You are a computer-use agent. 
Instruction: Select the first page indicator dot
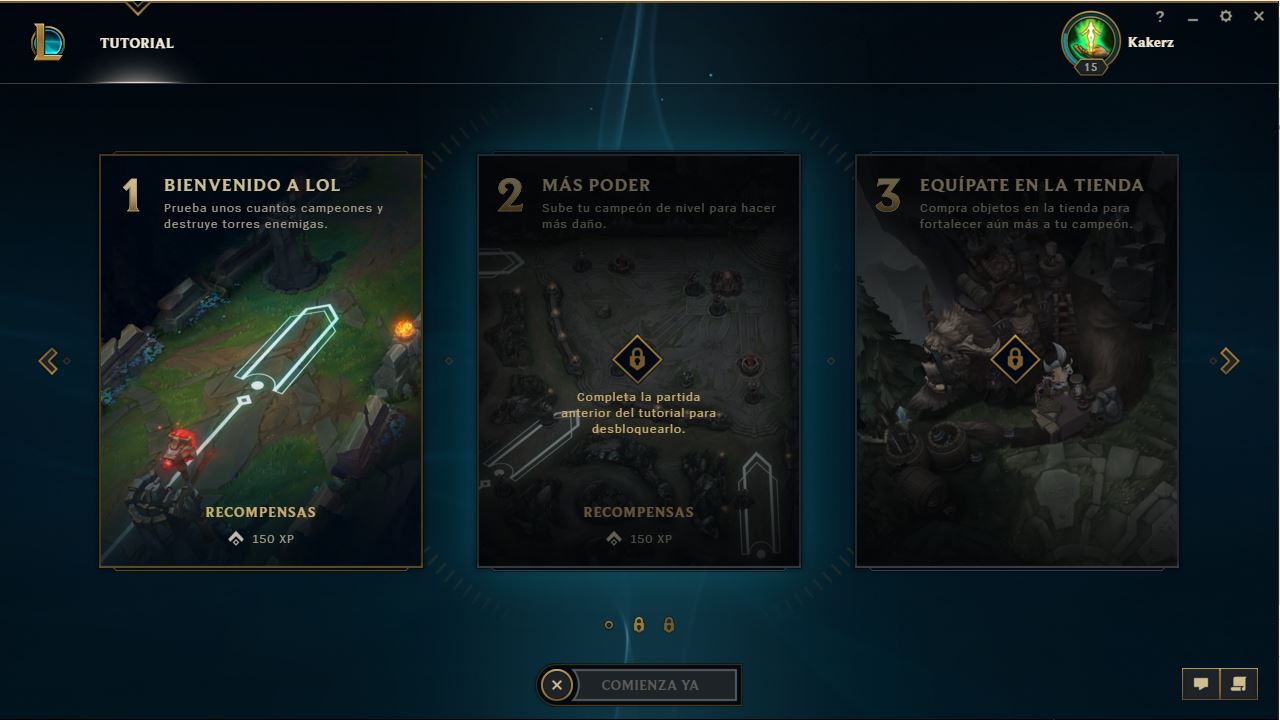click(609, 624)
